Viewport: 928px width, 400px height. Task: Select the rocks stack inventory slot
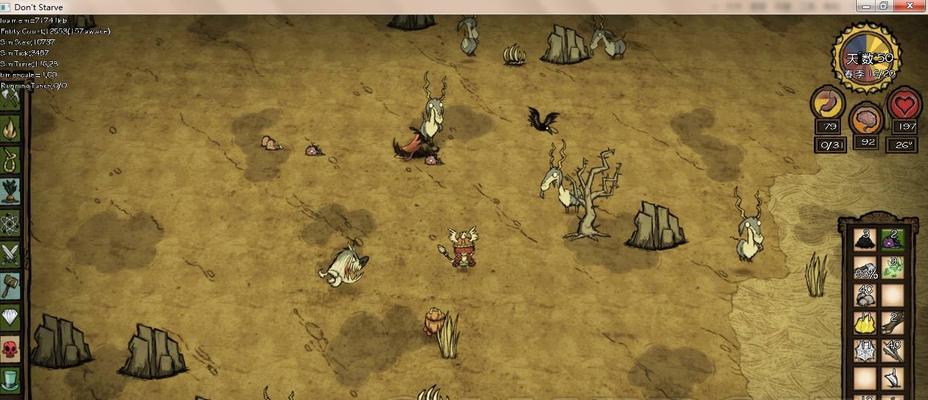tap(865, 296)
